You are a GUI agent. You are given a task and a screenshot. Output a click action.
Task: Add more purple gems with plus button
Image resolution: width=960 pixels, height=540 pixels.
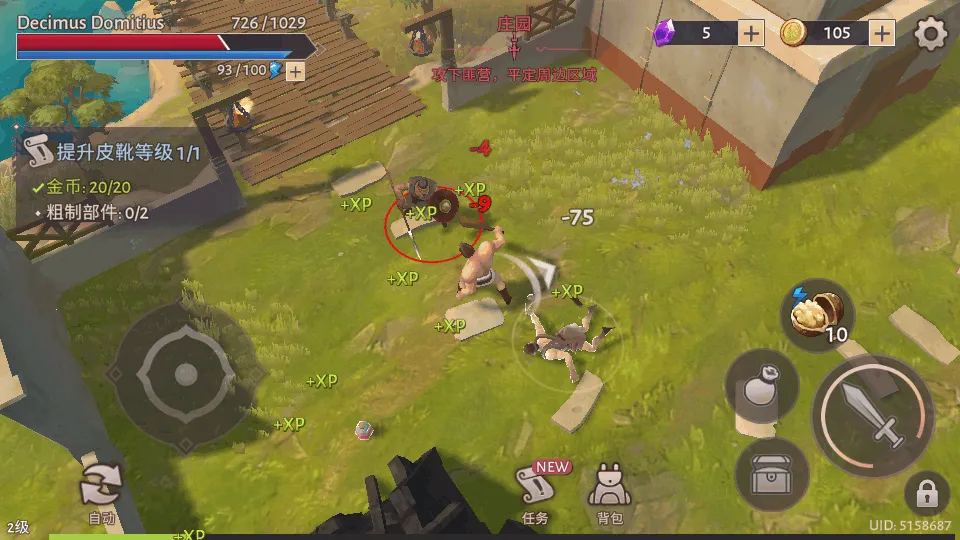(x=752, y=33)
